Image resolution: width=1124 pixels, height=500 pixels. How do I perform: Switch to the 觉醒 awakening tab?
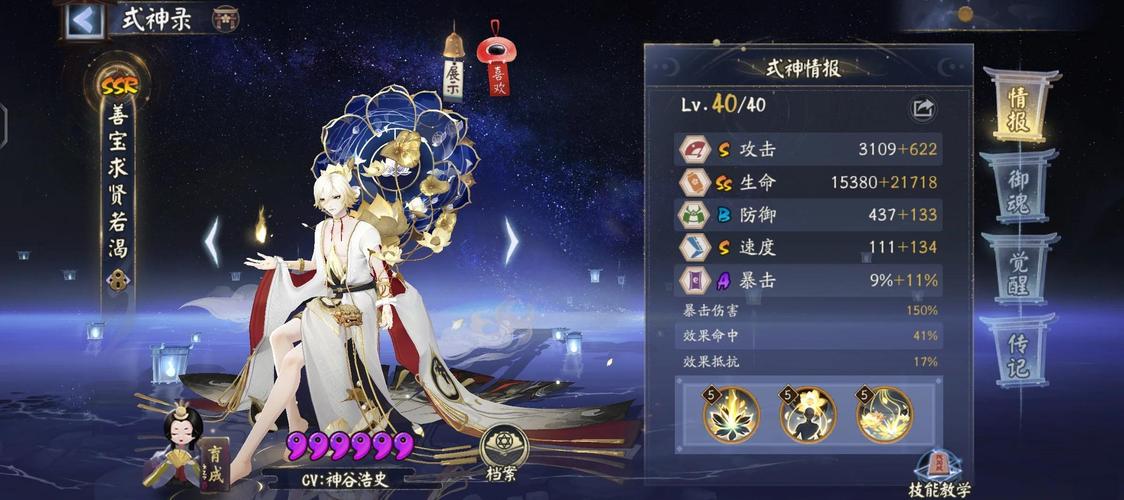pyautogui.click(x=1018, y=267)
